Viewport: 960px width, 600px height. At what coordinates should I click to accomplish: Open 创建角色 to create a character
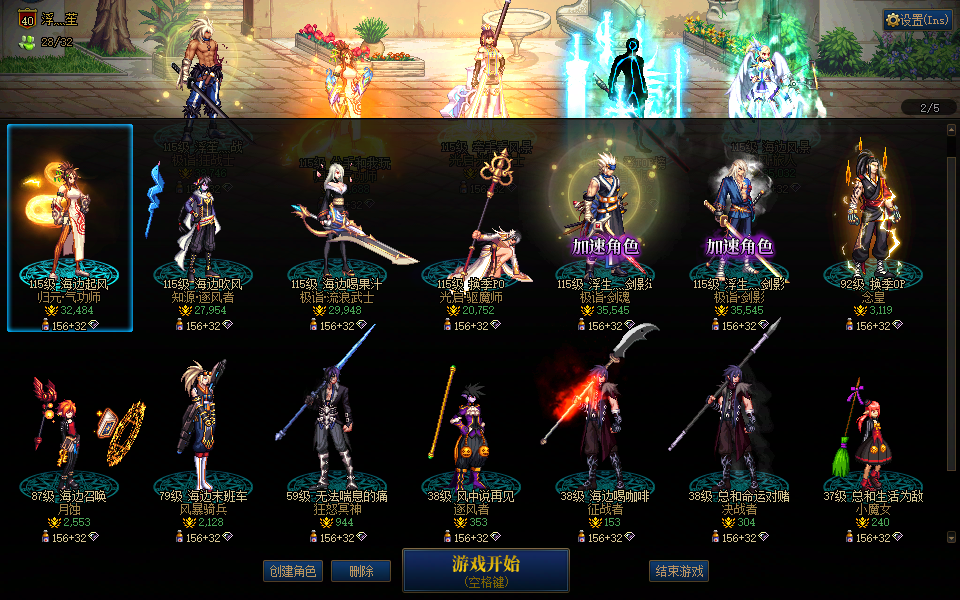tap(292, 571)
